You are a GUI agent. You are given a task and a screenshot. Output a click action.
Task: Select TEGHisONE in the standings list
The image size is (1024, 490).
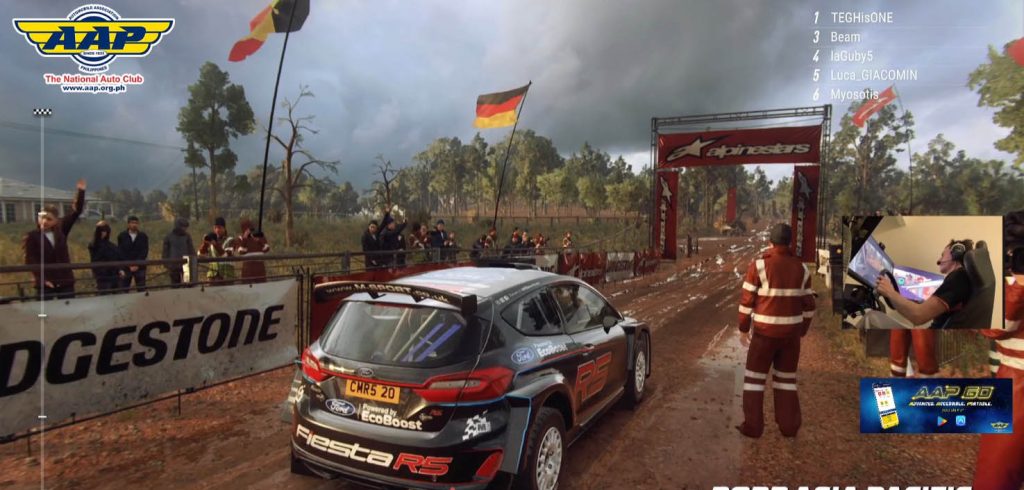pyautogui.click(x=861, y=18)
